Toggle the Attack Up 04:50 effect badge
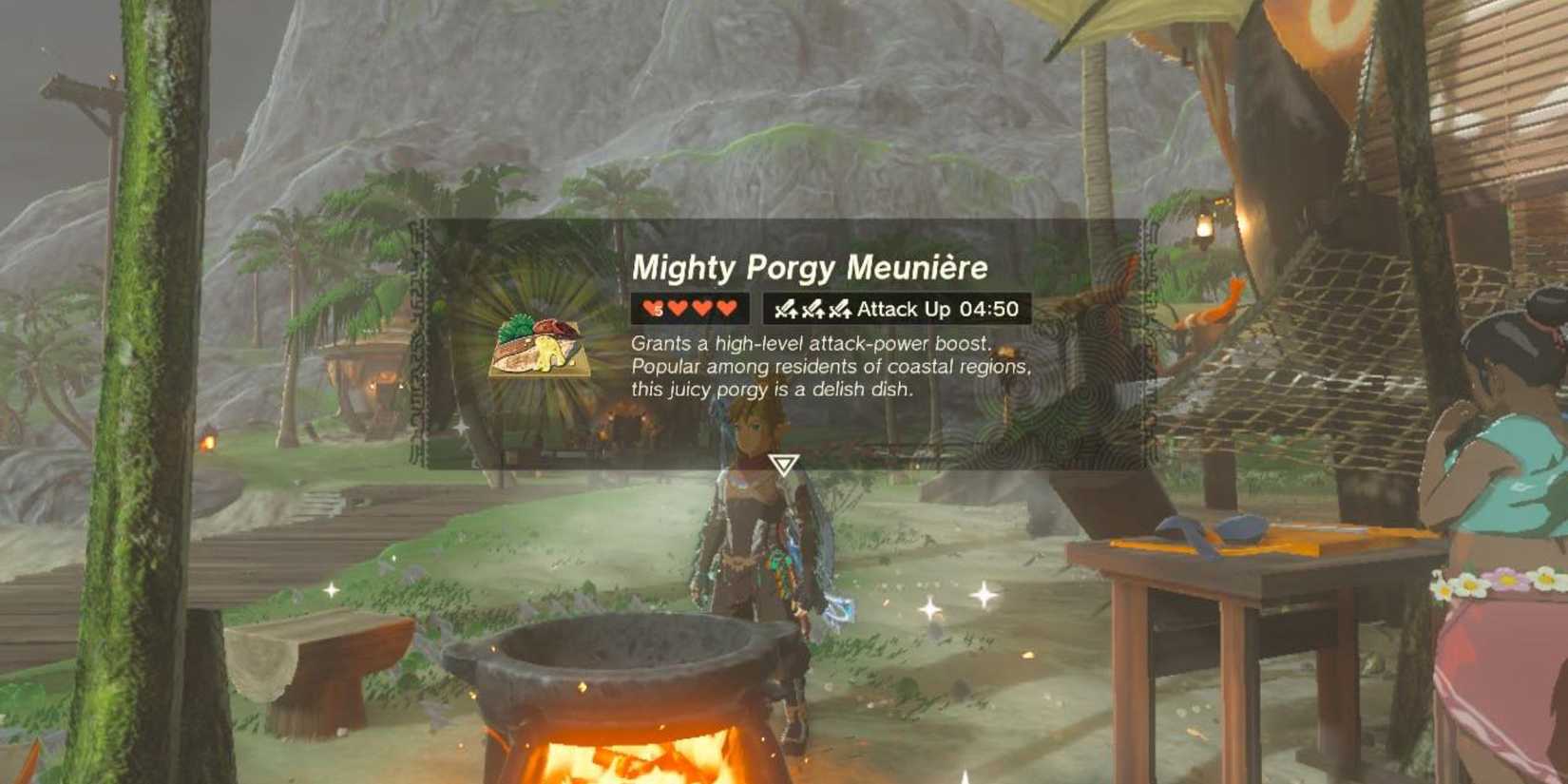The image size is (1568, 784). tap(893, 308)
